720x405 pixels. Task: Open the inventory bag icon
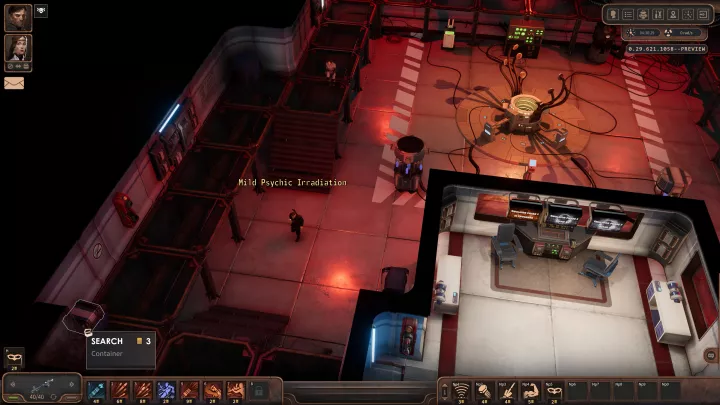pyautogui.click(x=642, y=15)
